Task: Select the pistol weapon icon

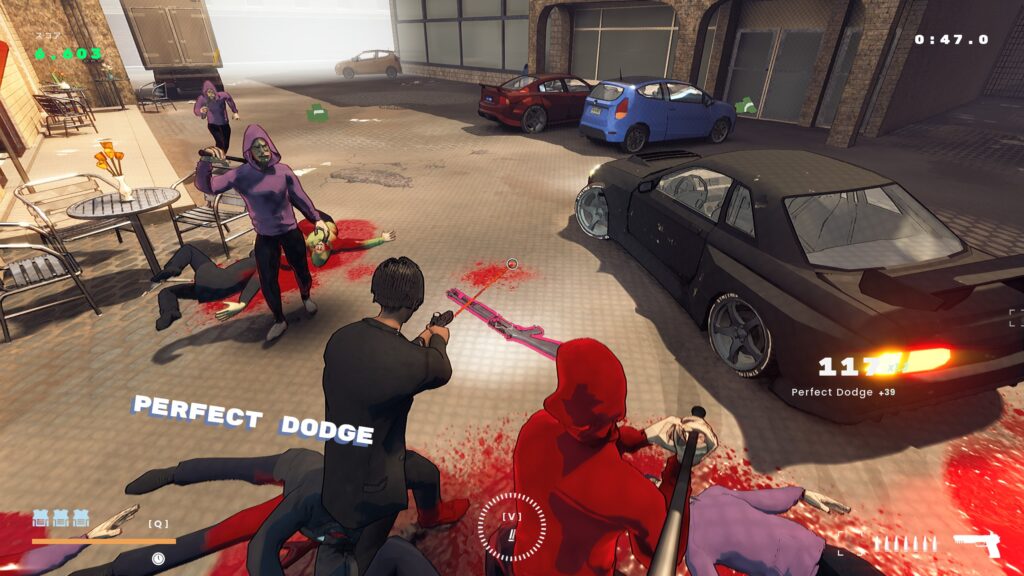Action: 975,543
